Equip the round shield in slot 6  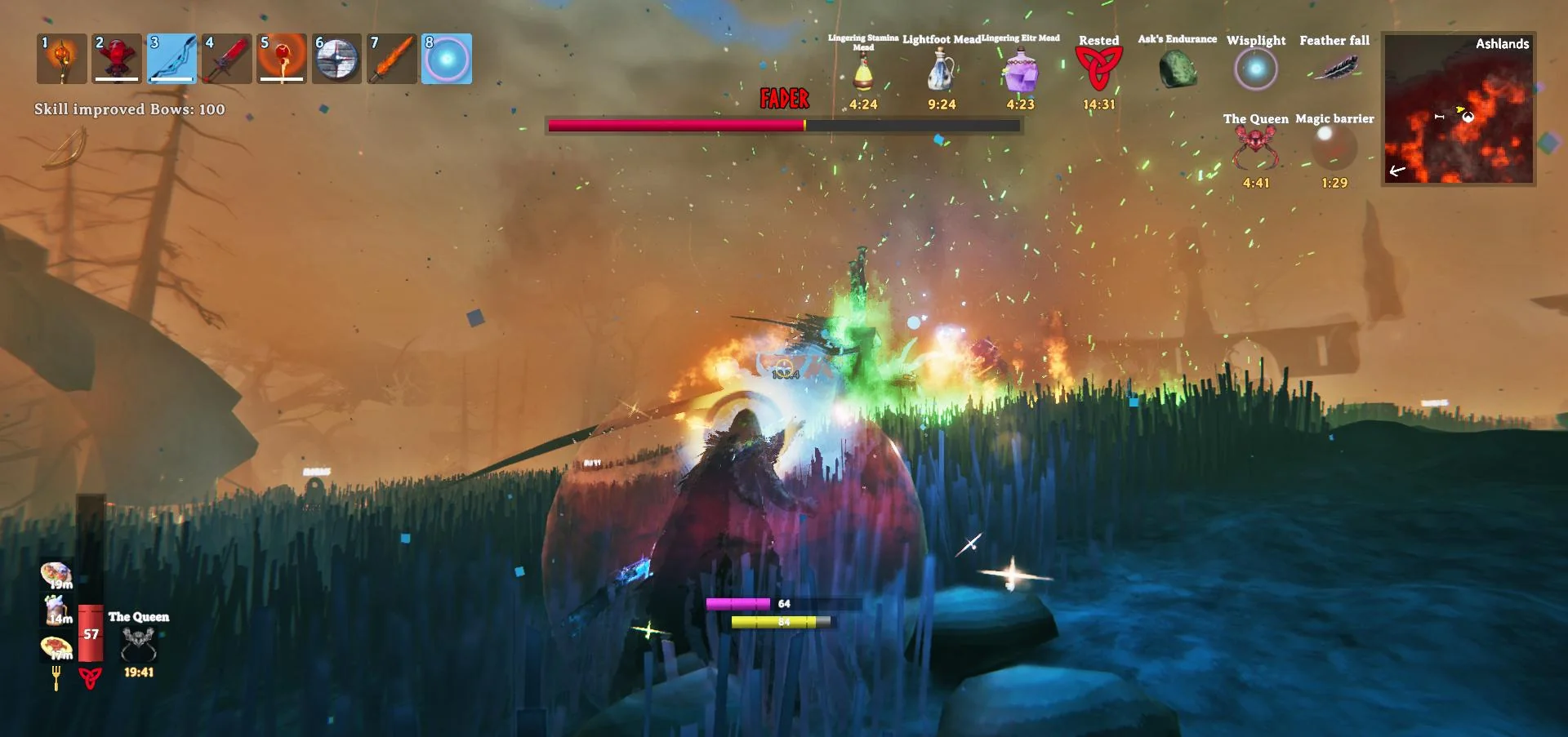(x=336, y=59)
